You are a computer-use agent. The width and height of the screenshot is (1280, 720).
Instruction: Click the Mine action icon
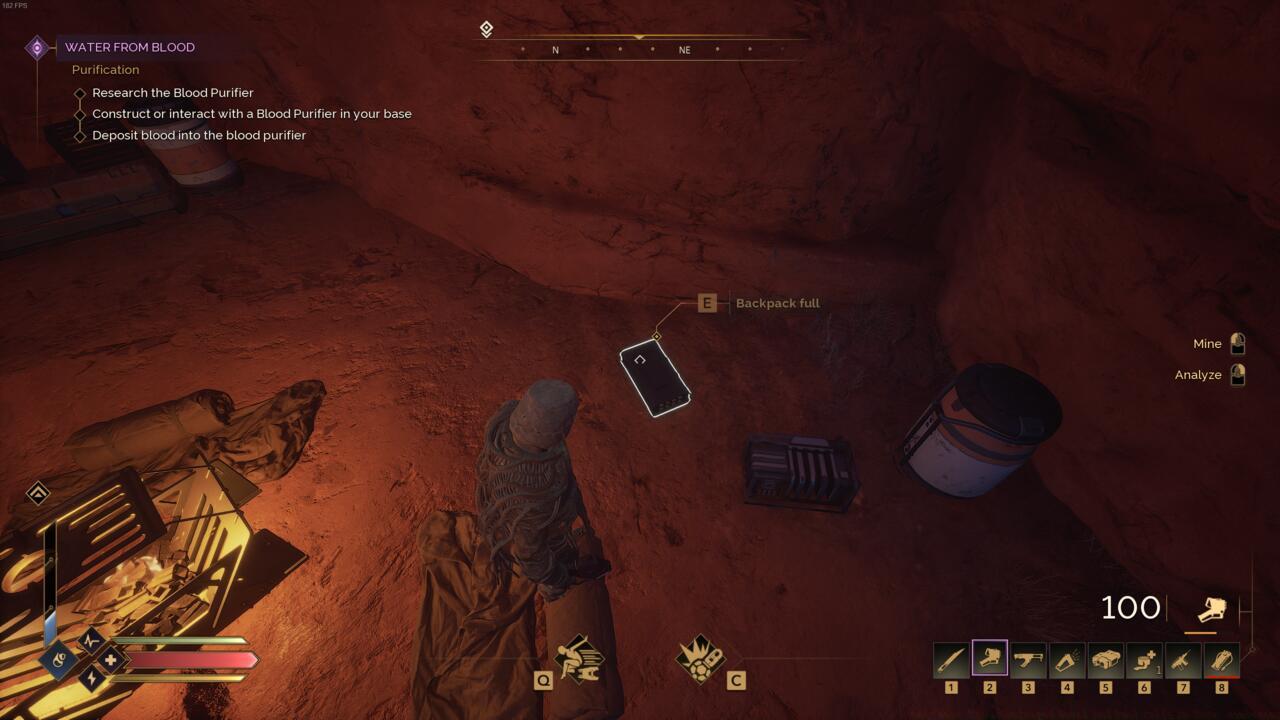(1237, 343)
